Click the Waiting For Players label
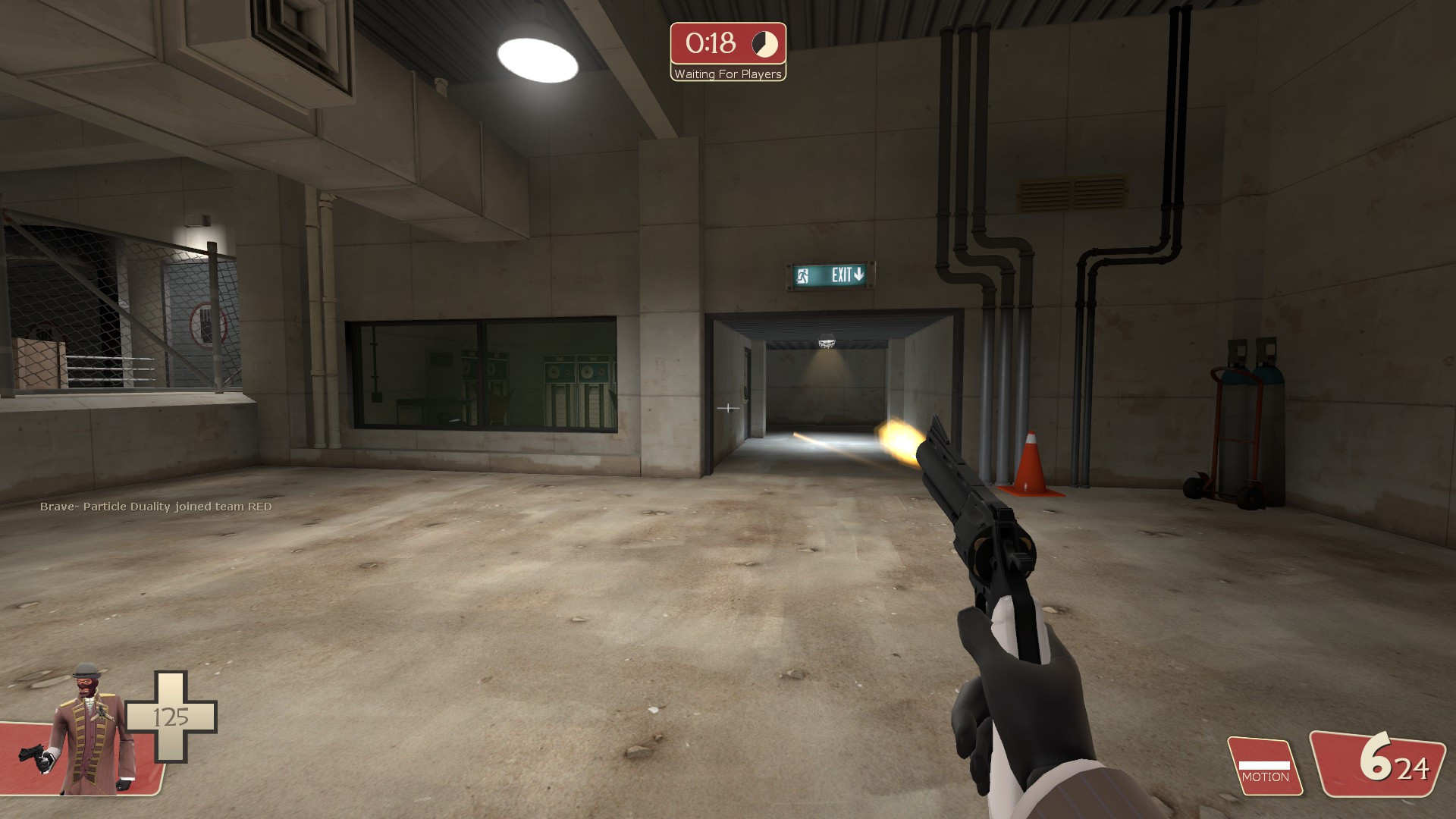Image resolution: width=1456 pixels, height=819 pixels. [726, 74]
